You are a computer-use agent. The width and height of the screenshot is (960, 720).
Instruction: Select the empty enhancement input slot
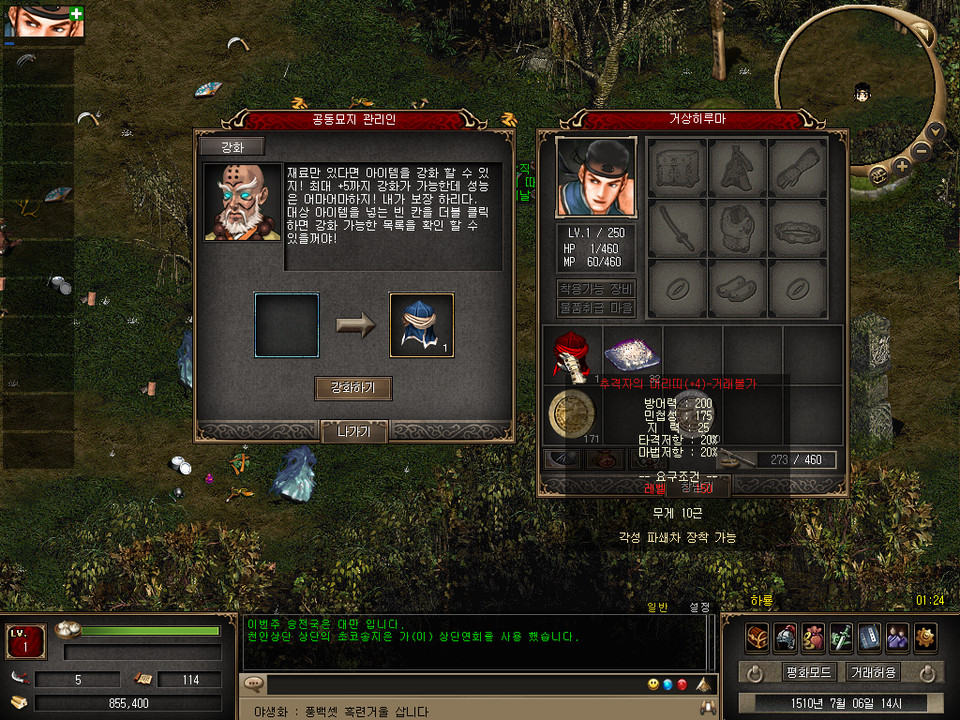pyautogui.click(x=287, y=325)
